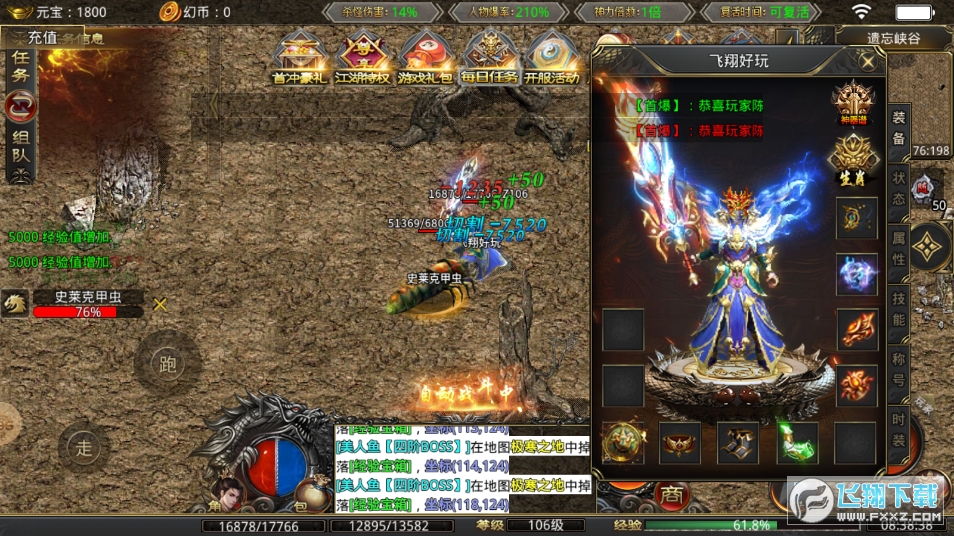
Task: Toggle the 走 (Walk) movement button
Action: click(x=84, y=448)
